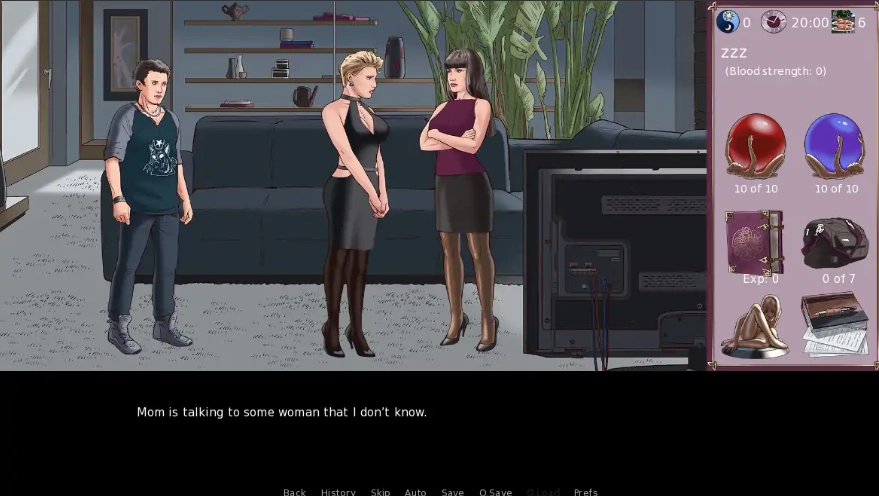This screenshot has height=496, width=879.
Task: Click the money stack icon
Action: pos(843,22)
